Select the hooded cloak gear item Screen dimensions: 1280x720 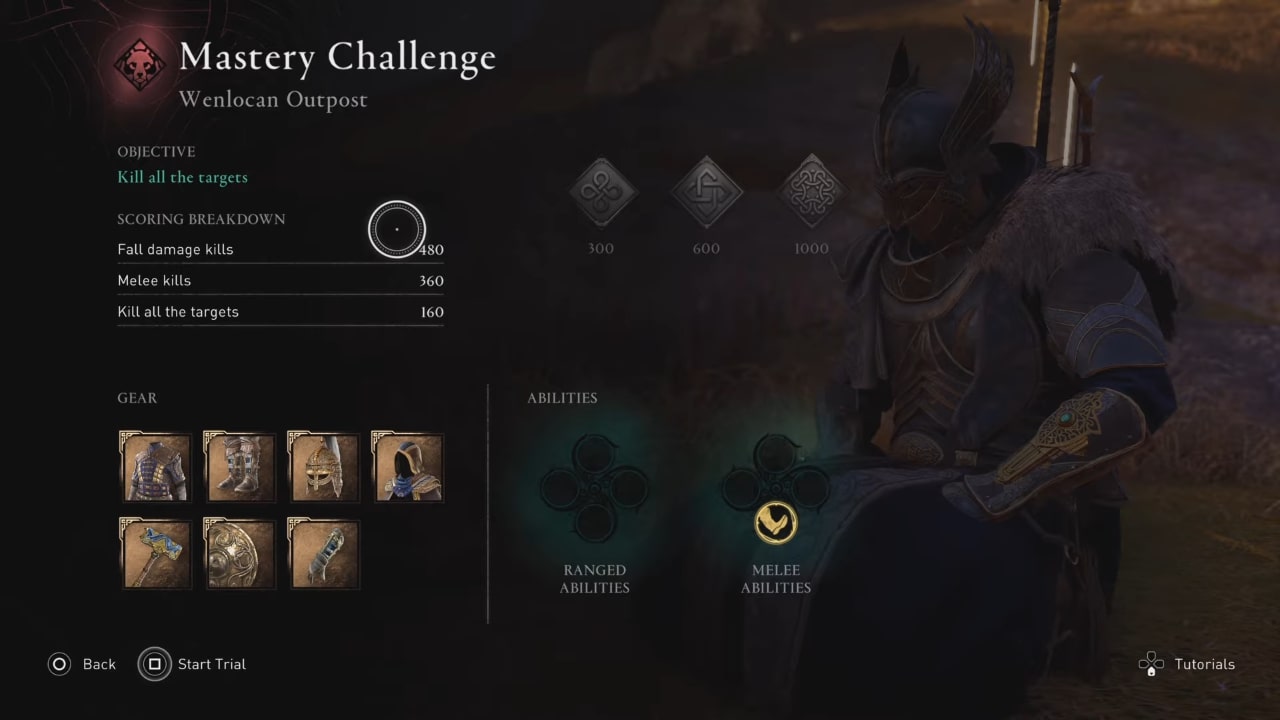tap(407, 466)
